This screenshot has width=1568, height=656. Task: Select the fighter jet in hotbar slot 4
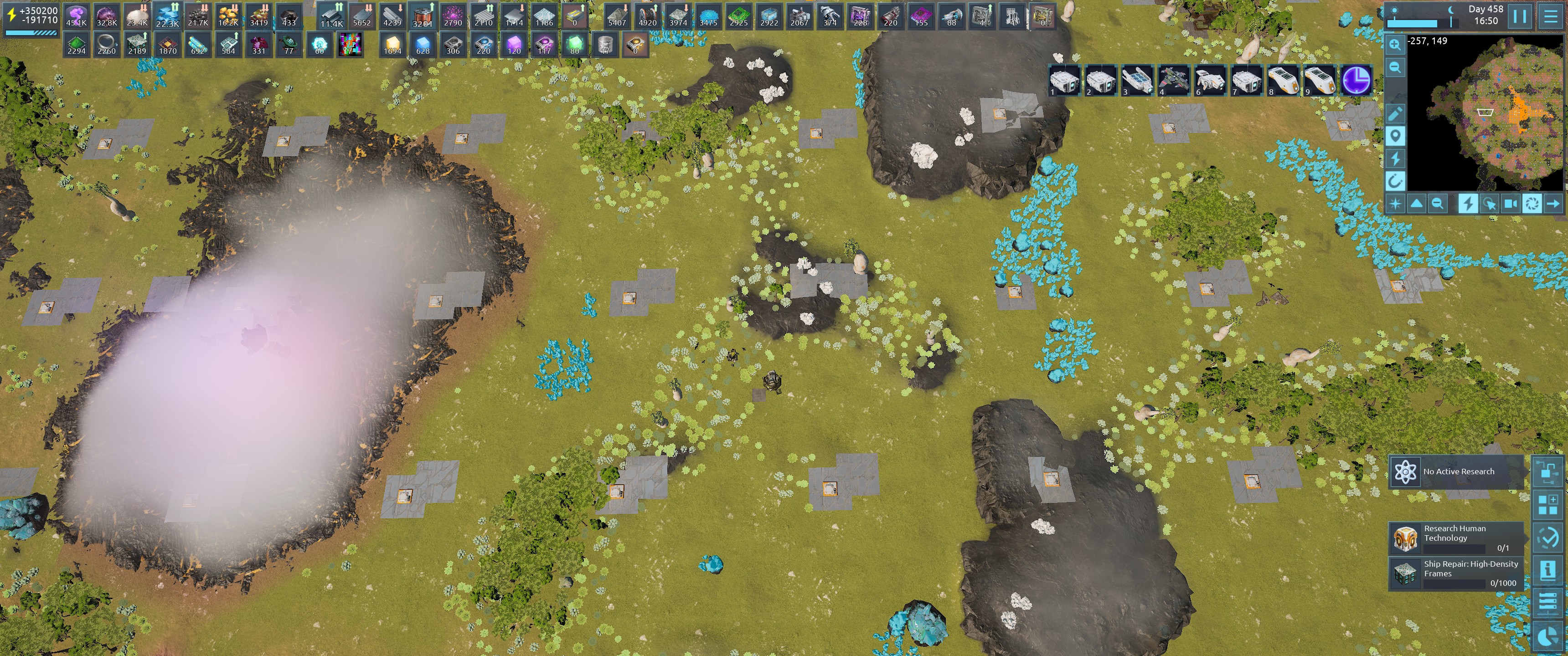point(1174,80)
